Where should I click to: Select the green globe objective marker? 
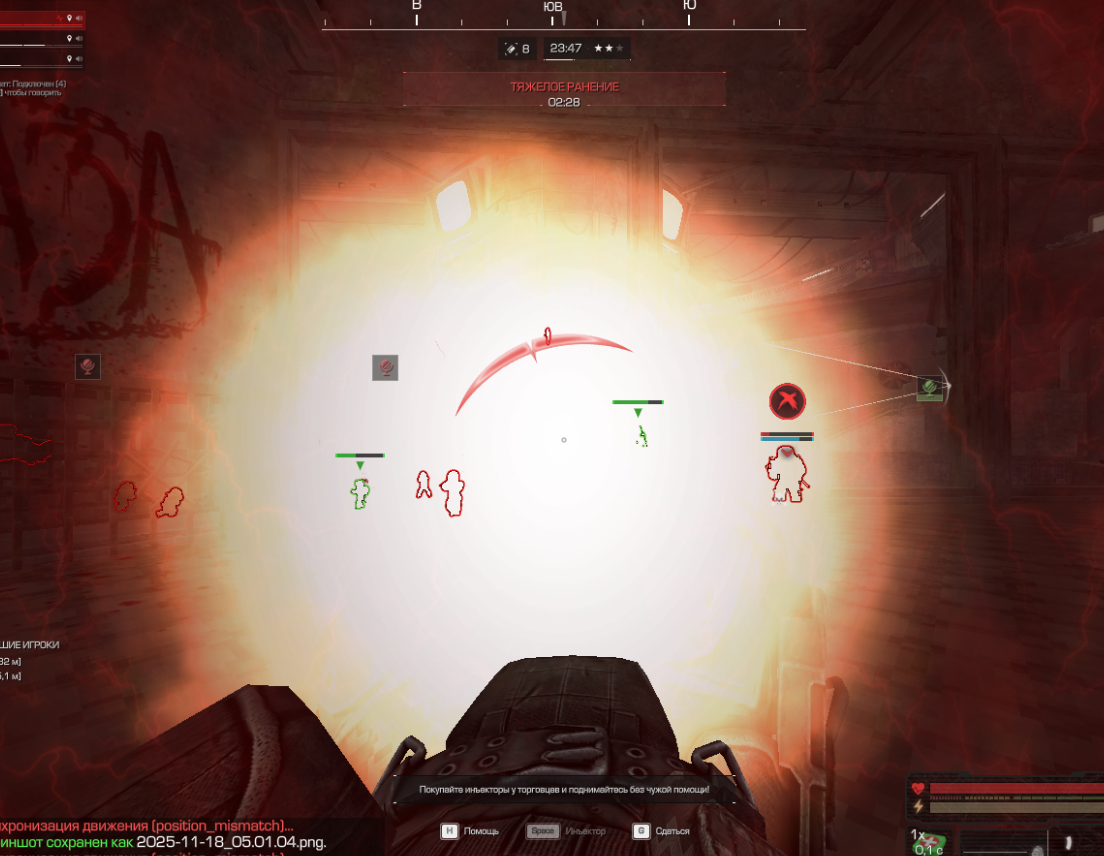tap(930, 386)
